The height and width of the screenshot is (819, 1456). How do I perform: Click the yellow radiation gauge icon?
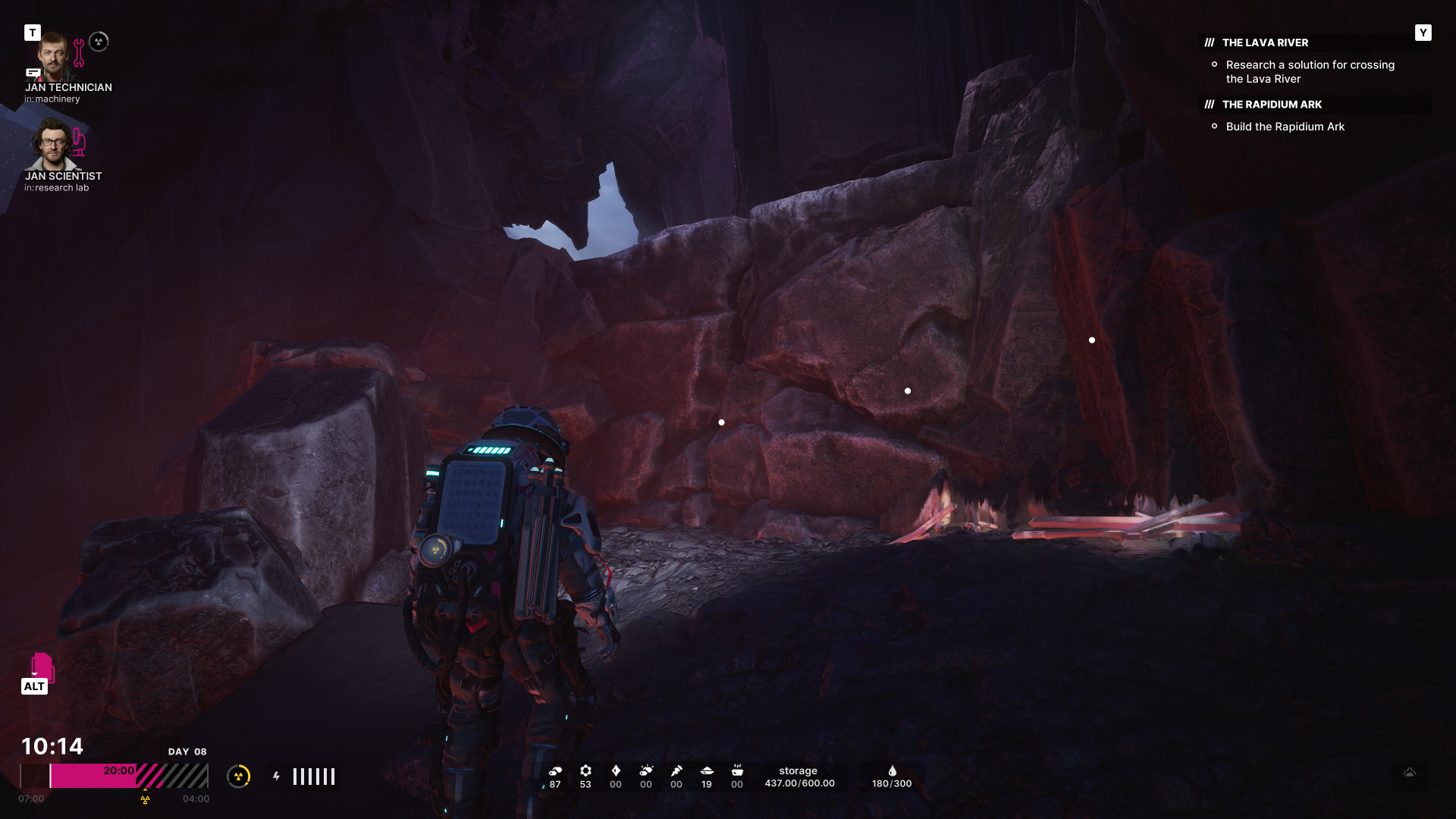coord(239,776)
